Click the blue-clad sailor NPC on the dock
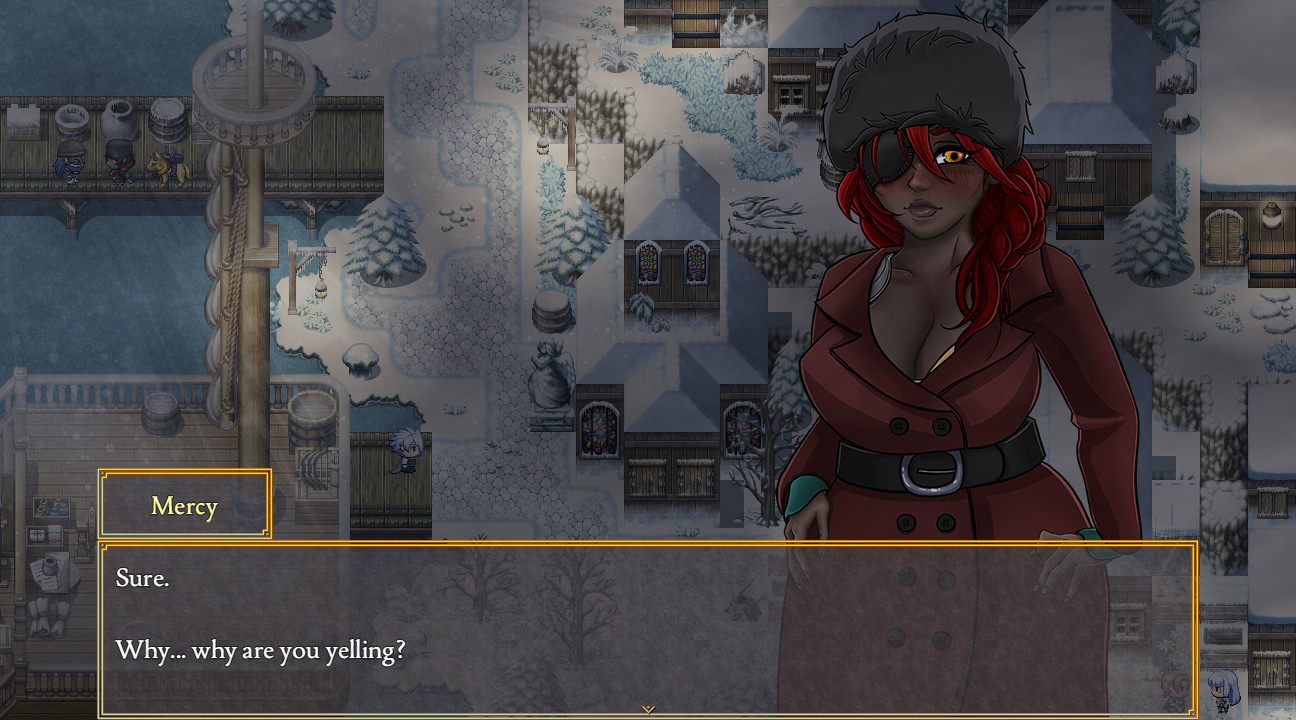The width and height of the screenshot is (1296, 720). 68,162
